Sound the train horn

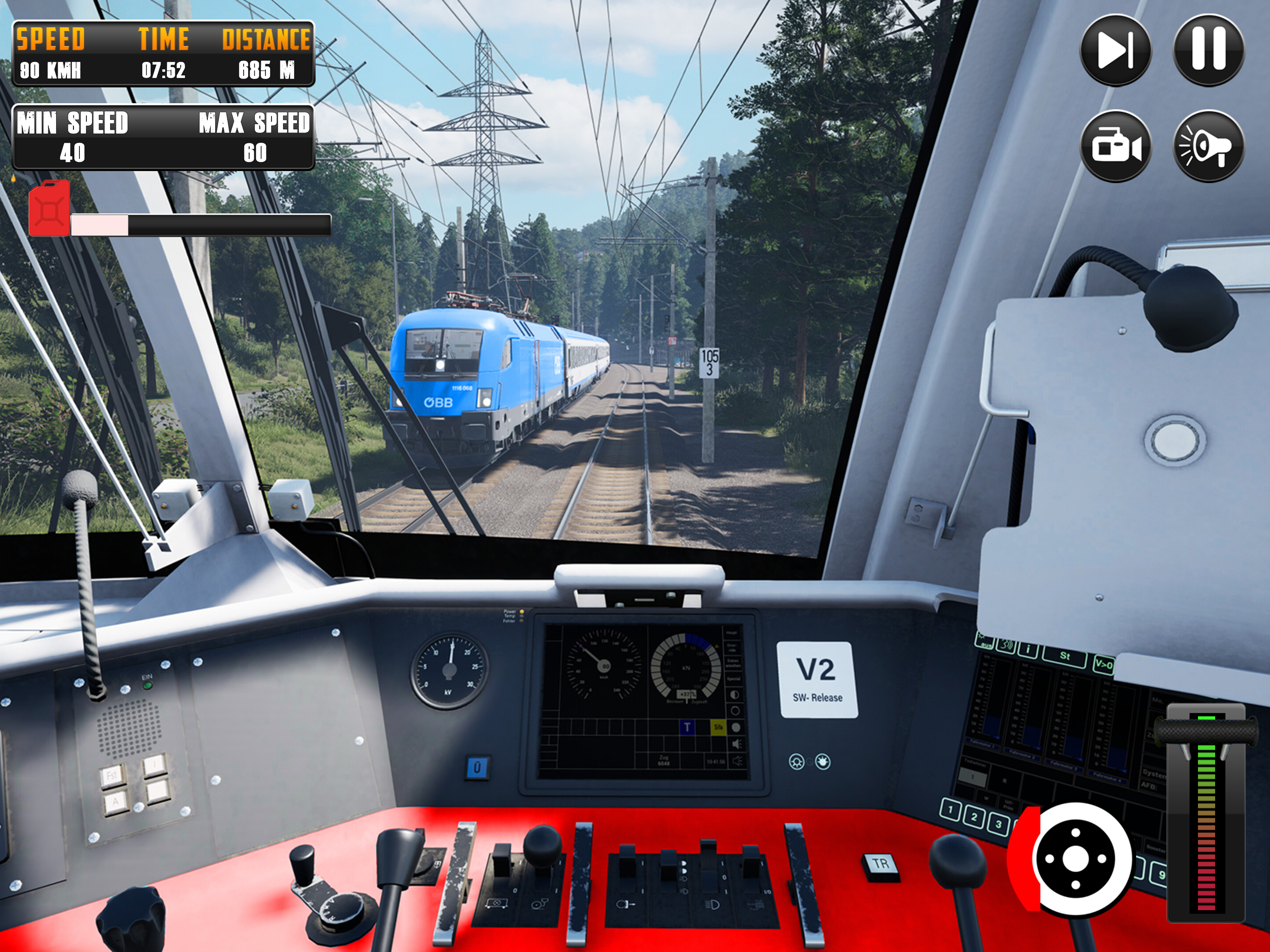[x=1208, y=146]
